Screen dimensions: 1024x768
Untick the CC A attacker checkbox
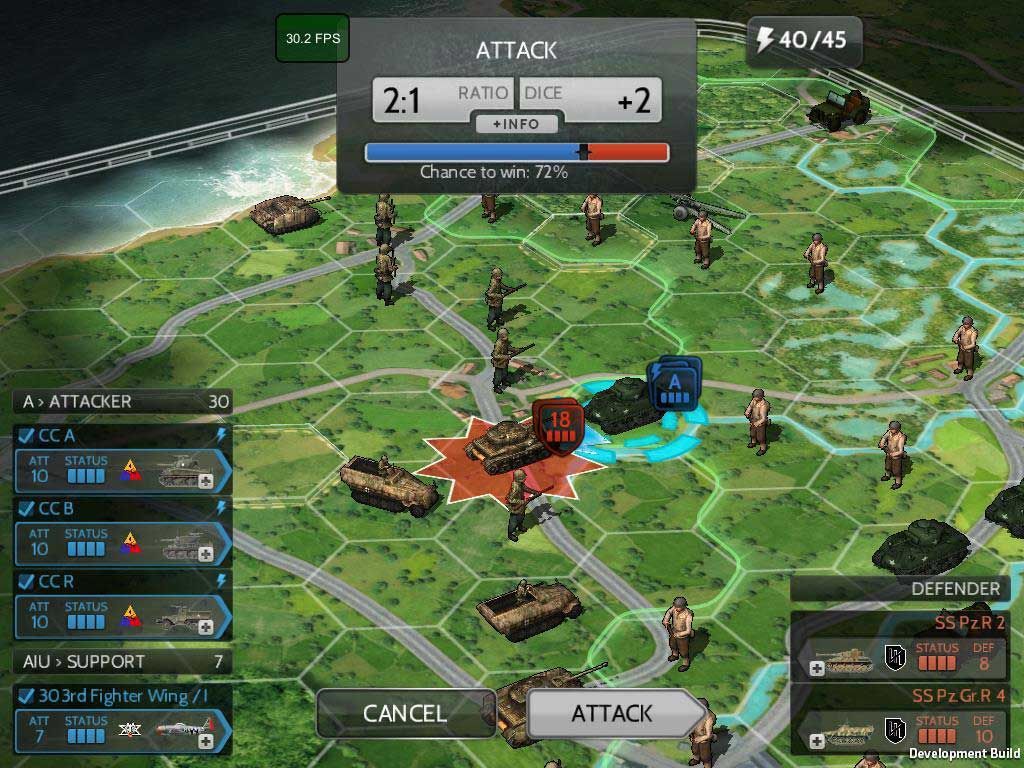(26, 436)
